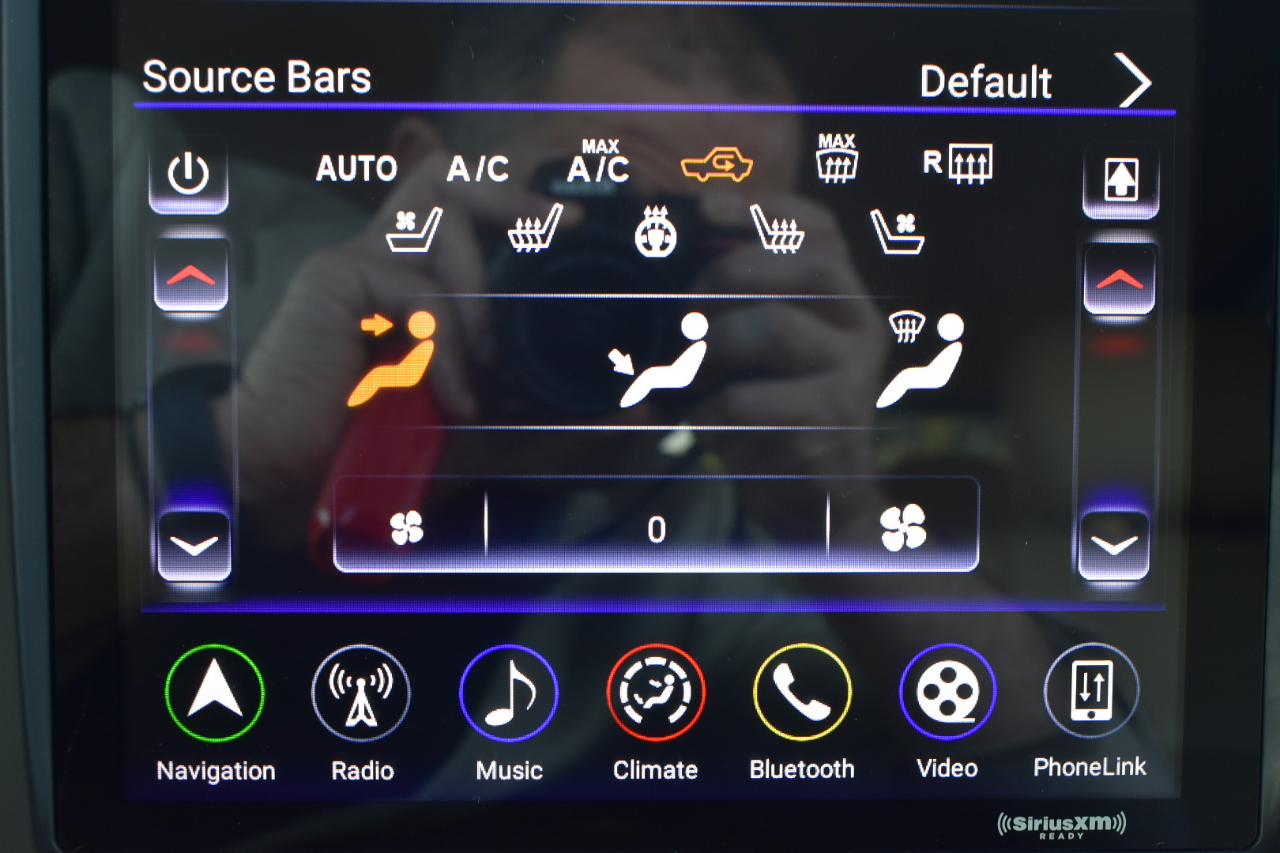Enable AUTO climate mode
This screenshot has height=853, width=1280.
click(356, 169)
